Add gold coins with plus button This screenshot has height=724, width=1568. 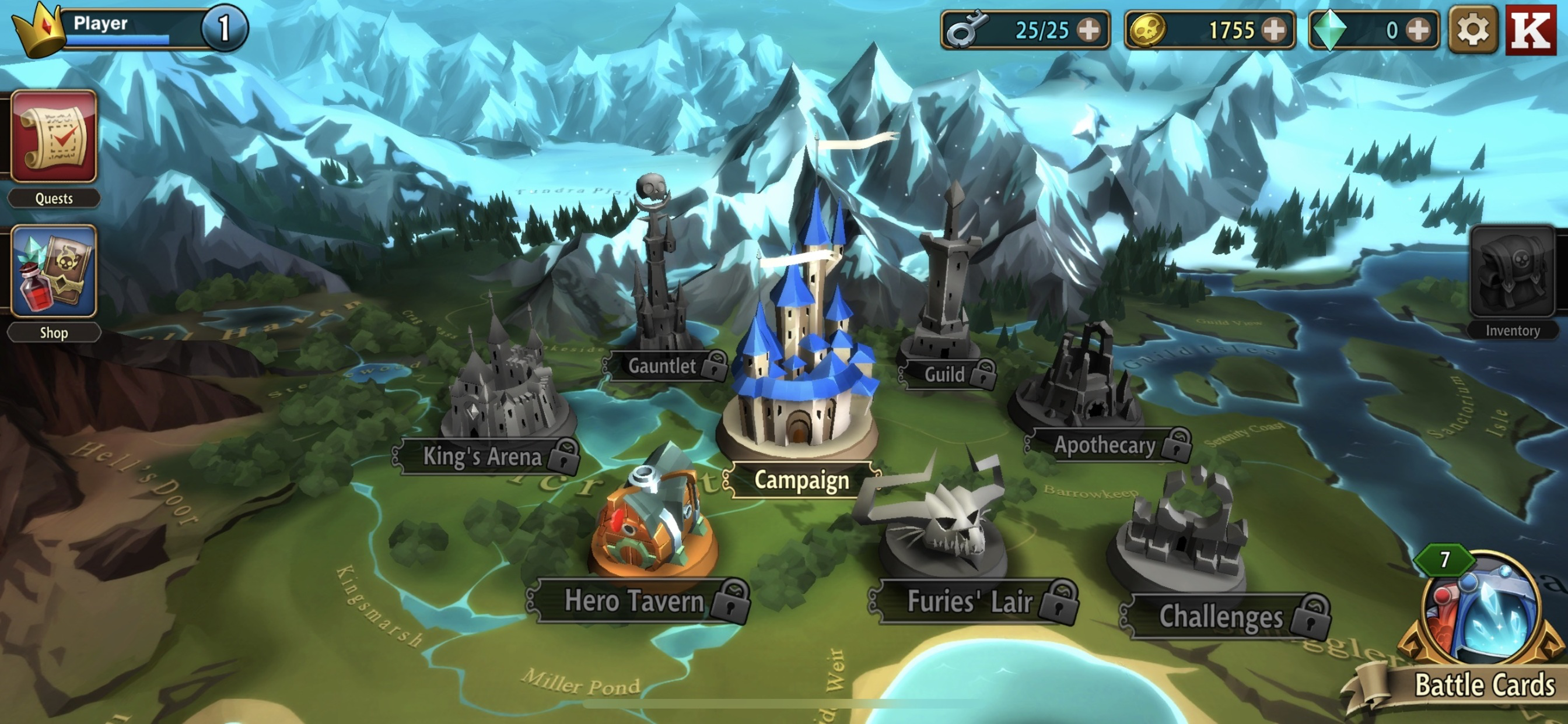1274,29
